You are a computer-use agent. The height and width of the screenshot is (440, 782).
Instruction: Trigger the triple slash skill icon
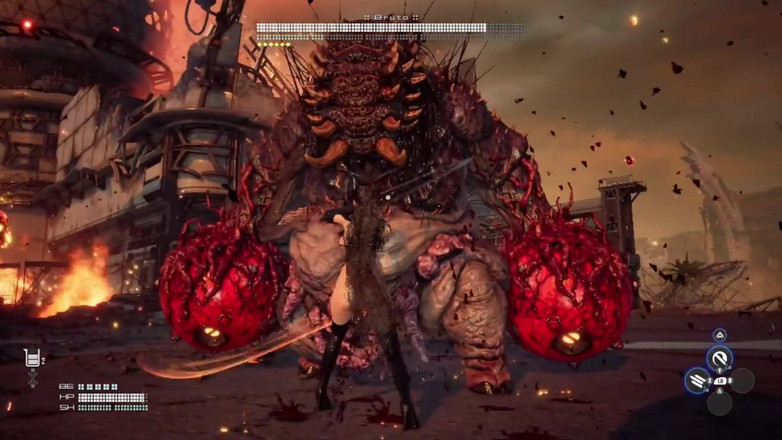[x=698, y=380]
